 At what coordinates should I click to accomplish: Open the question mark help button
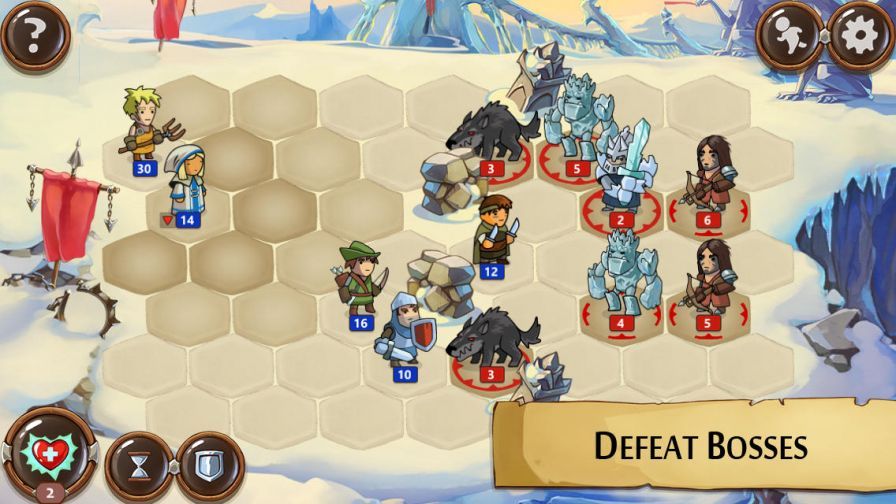click(x=35, y=36)
